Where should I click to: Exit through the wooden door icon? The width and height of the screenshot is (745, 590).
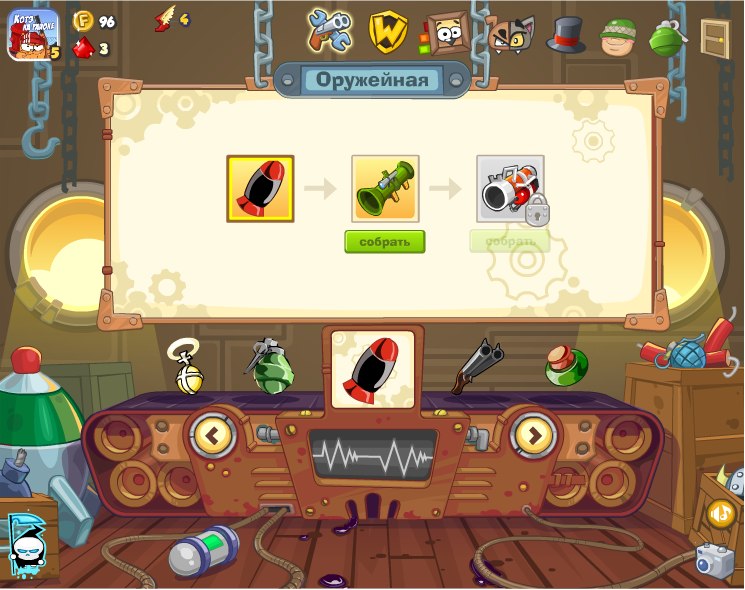click(x=715, y=37)
